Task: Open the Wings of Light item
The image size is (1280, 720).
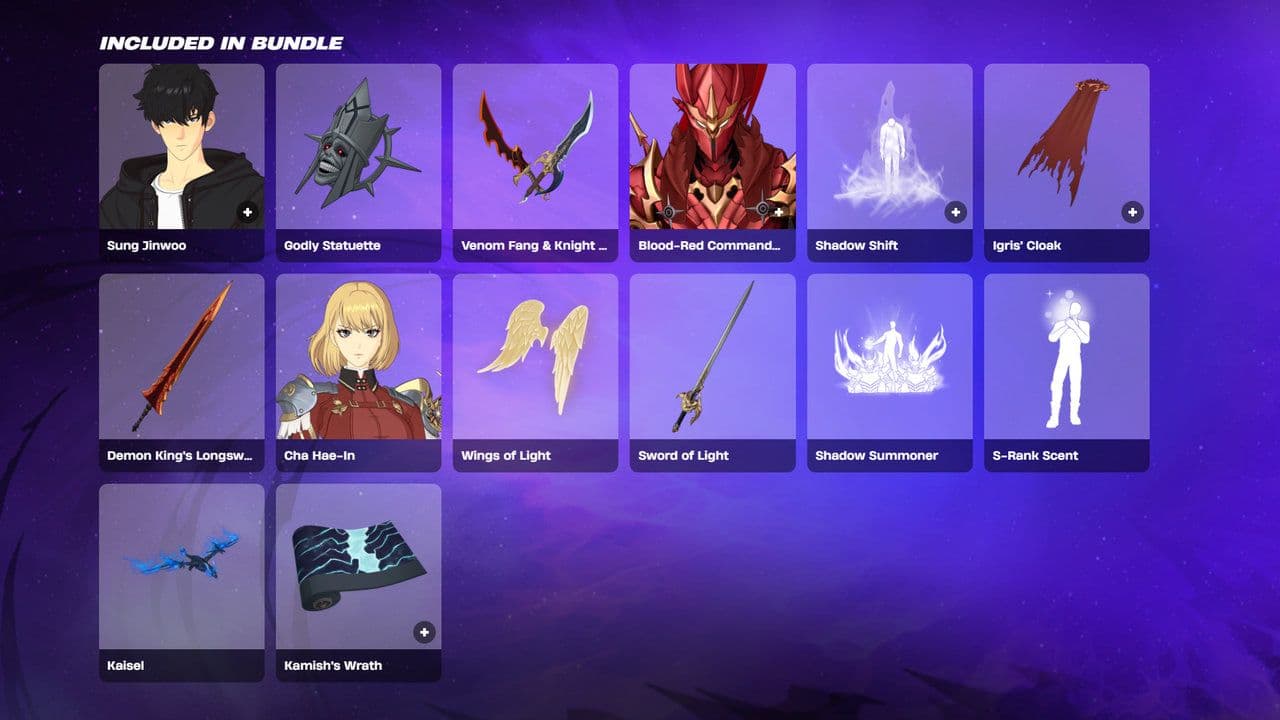Action: 535,360
